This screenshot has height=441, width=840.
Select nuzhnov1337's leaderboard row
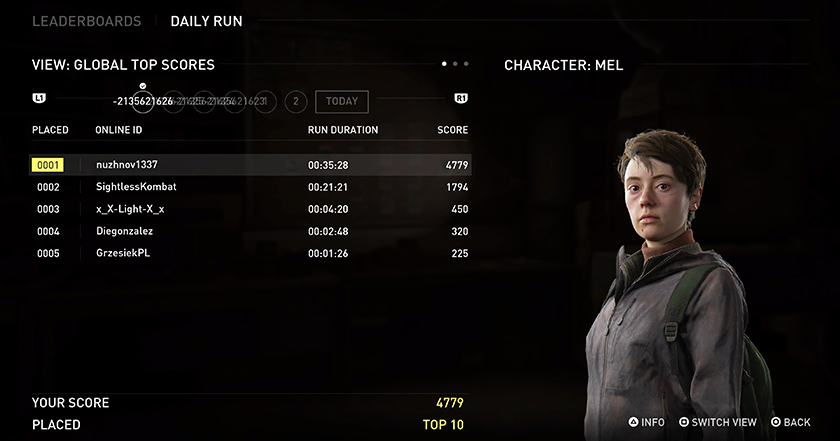[250, 165]
